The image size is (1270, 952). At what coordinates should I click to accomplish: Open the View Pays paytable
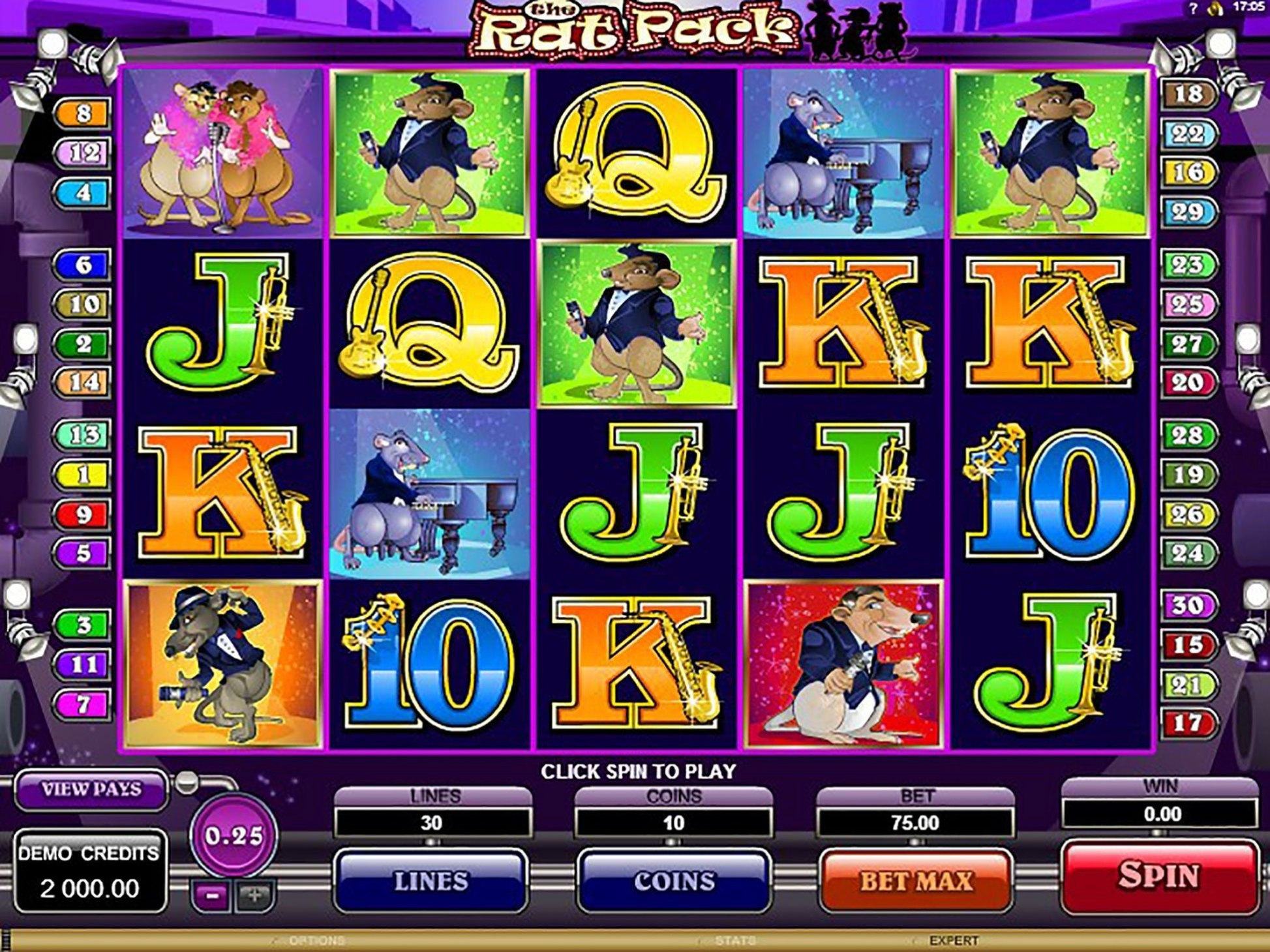pos(91,789)
